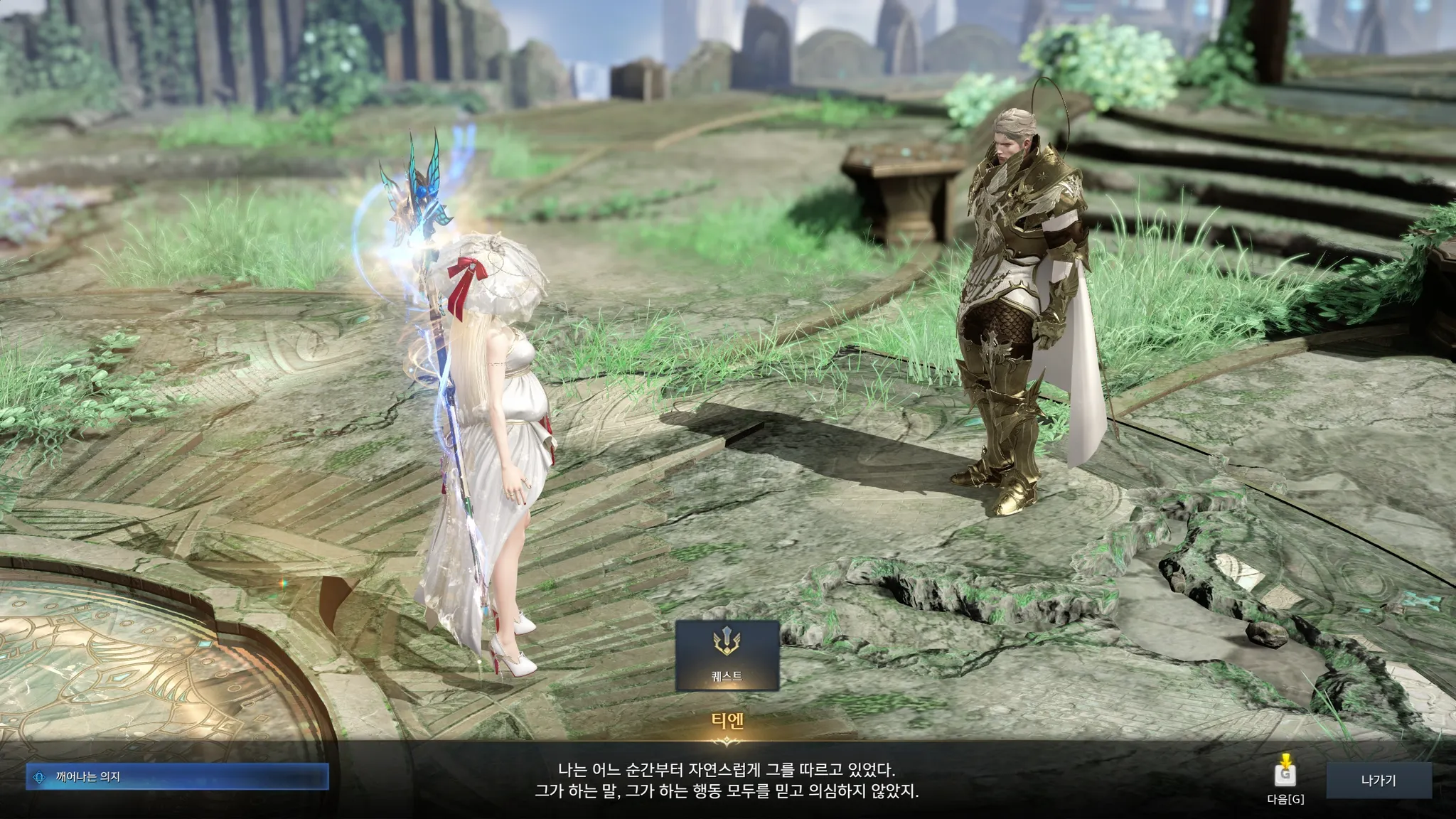Open the 퀘스트 quest button
The width and height of the screenshot is (1456, 819).
727,655
